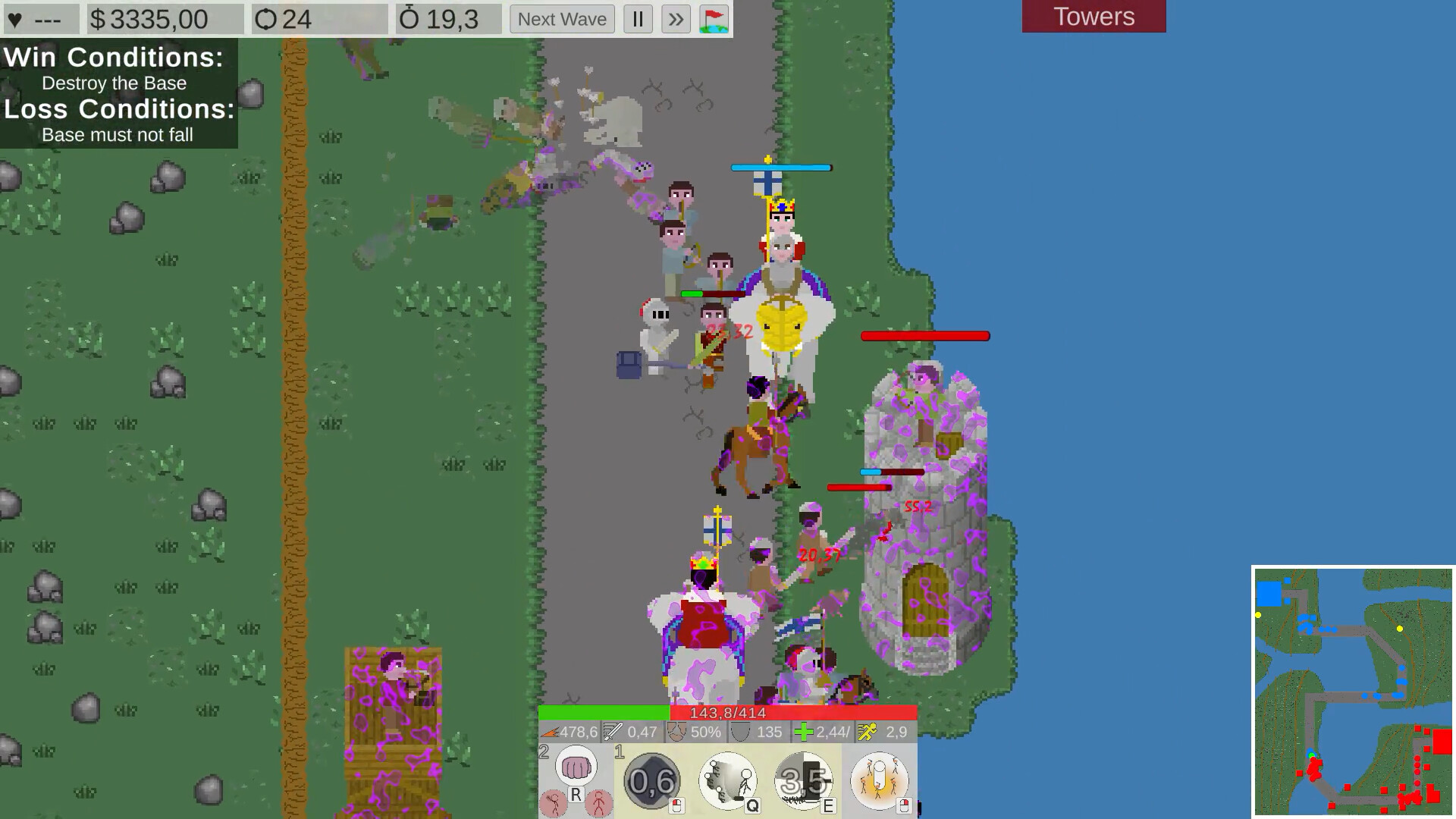The image size is (1456, 819).
Task: Switch to the Towers tab
Action: pyautogui.click(x=1094, y=16)
